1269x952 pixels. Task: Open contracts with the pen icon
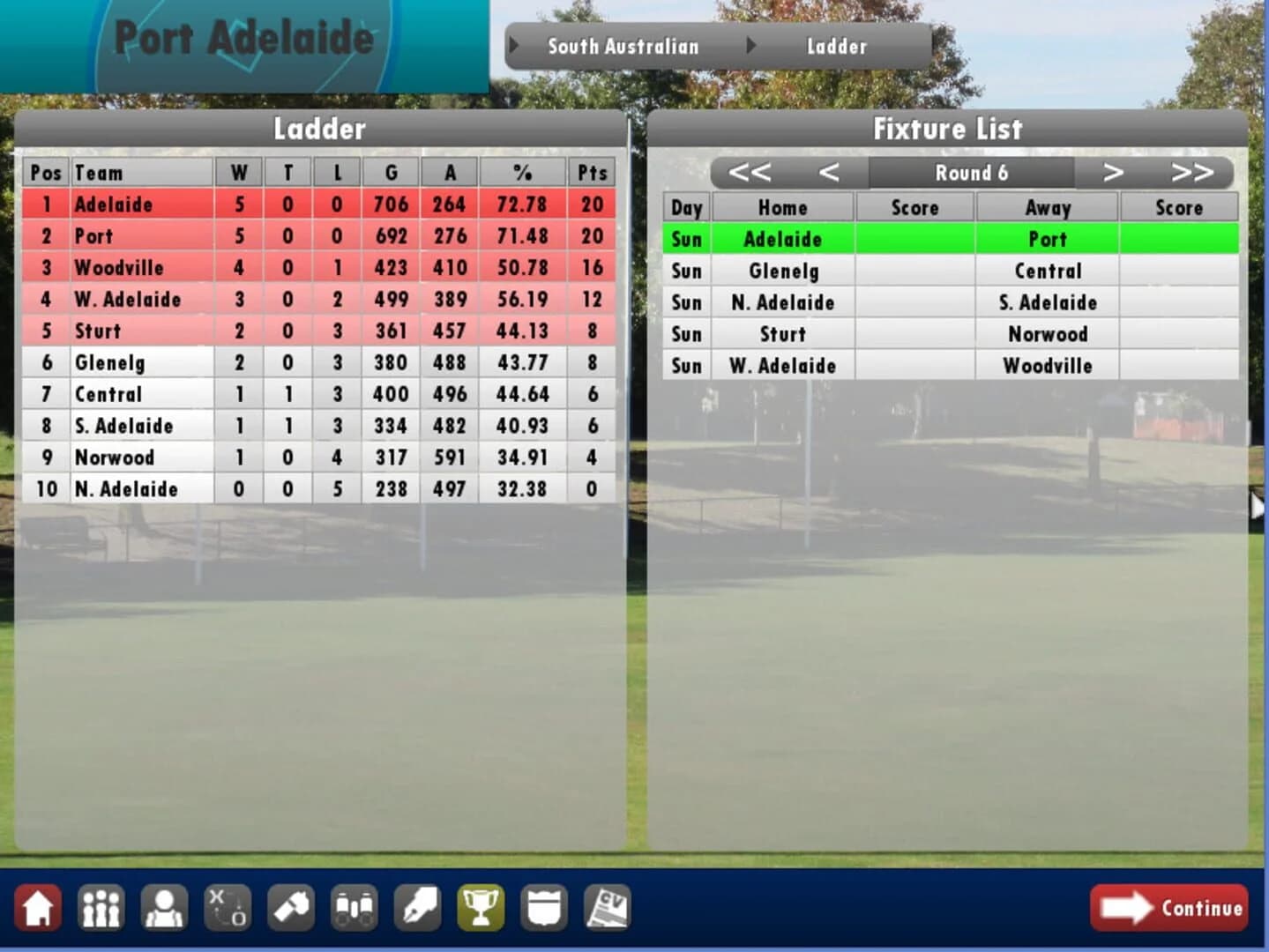418,908
